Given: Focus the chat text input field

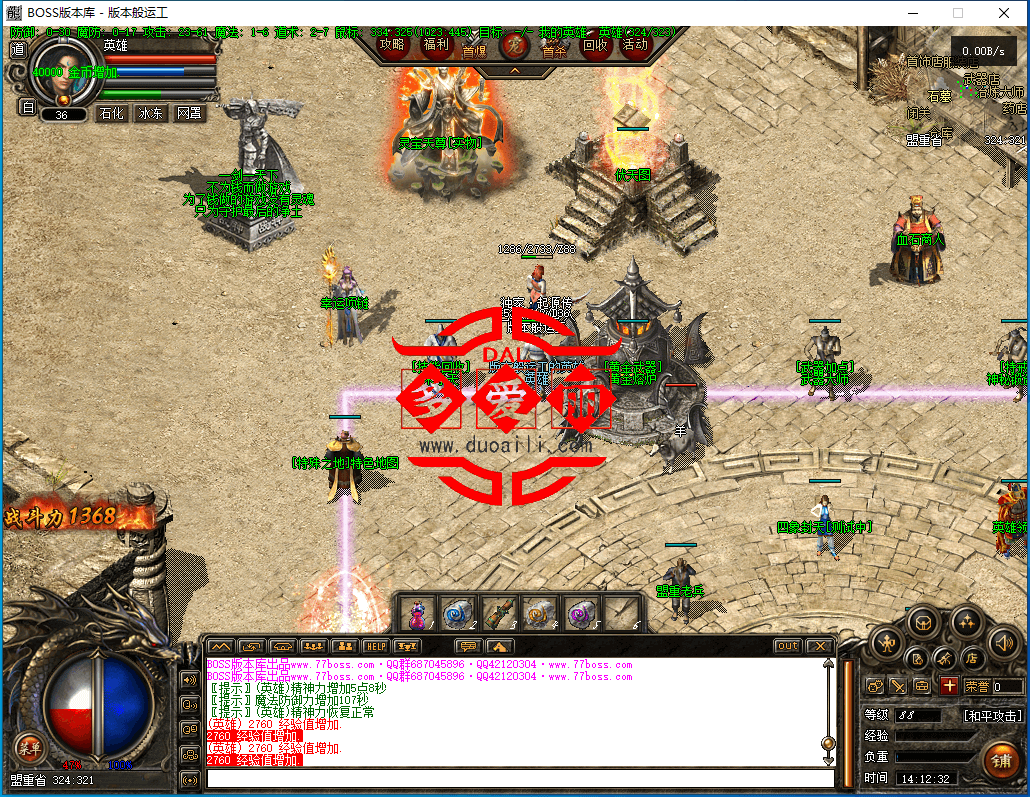Looking at the screenshot, I should (520, 778).
